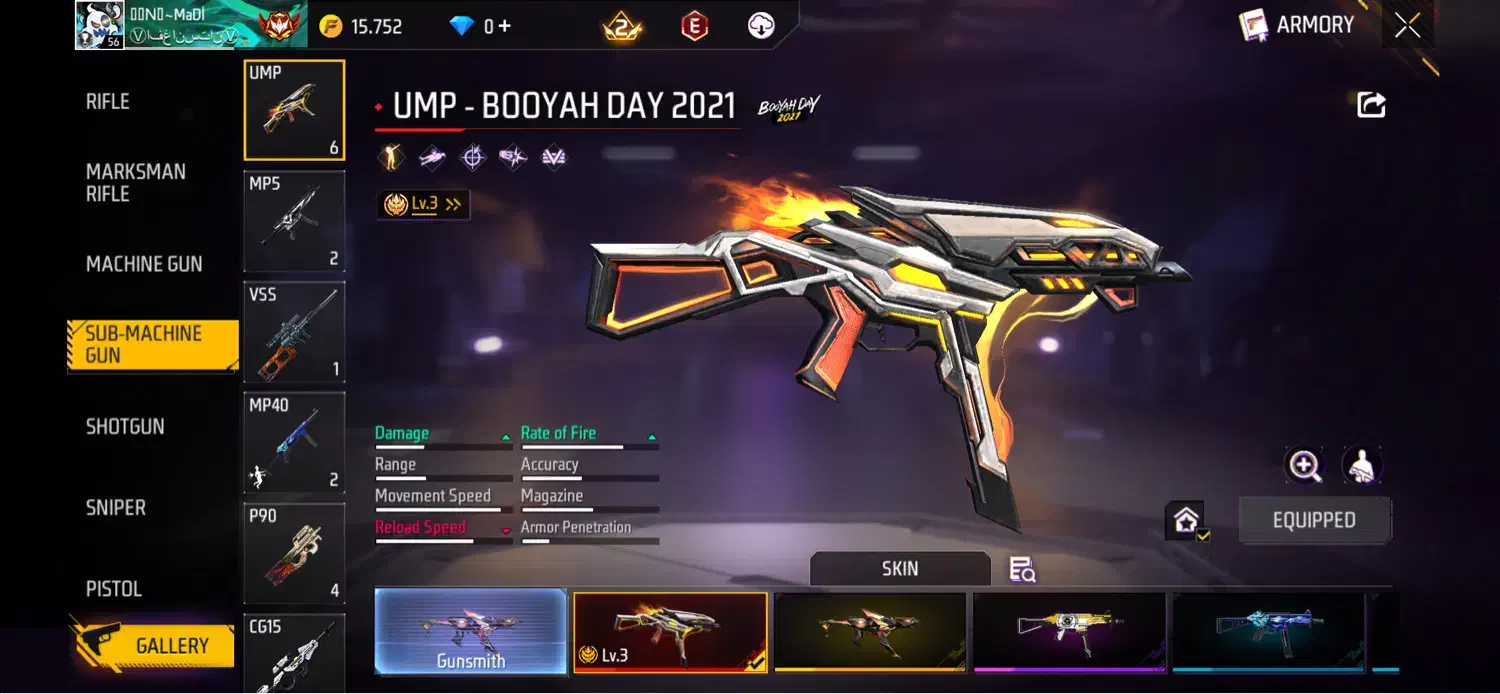
Task: Switch to the Rifle category
Action: pos(108,102)
